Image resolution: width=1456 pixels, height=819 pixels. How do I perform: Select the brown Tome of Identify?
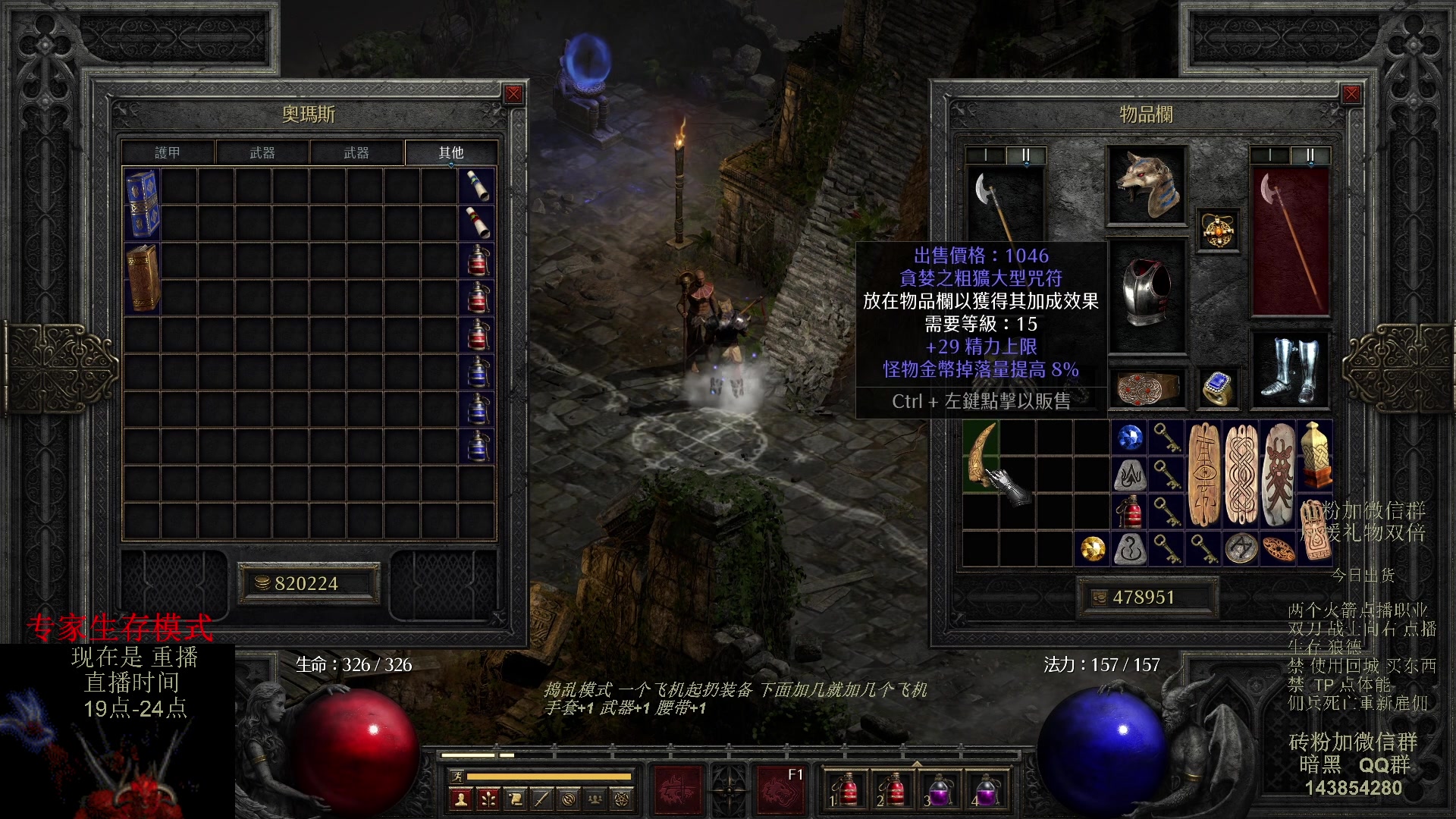142,278
